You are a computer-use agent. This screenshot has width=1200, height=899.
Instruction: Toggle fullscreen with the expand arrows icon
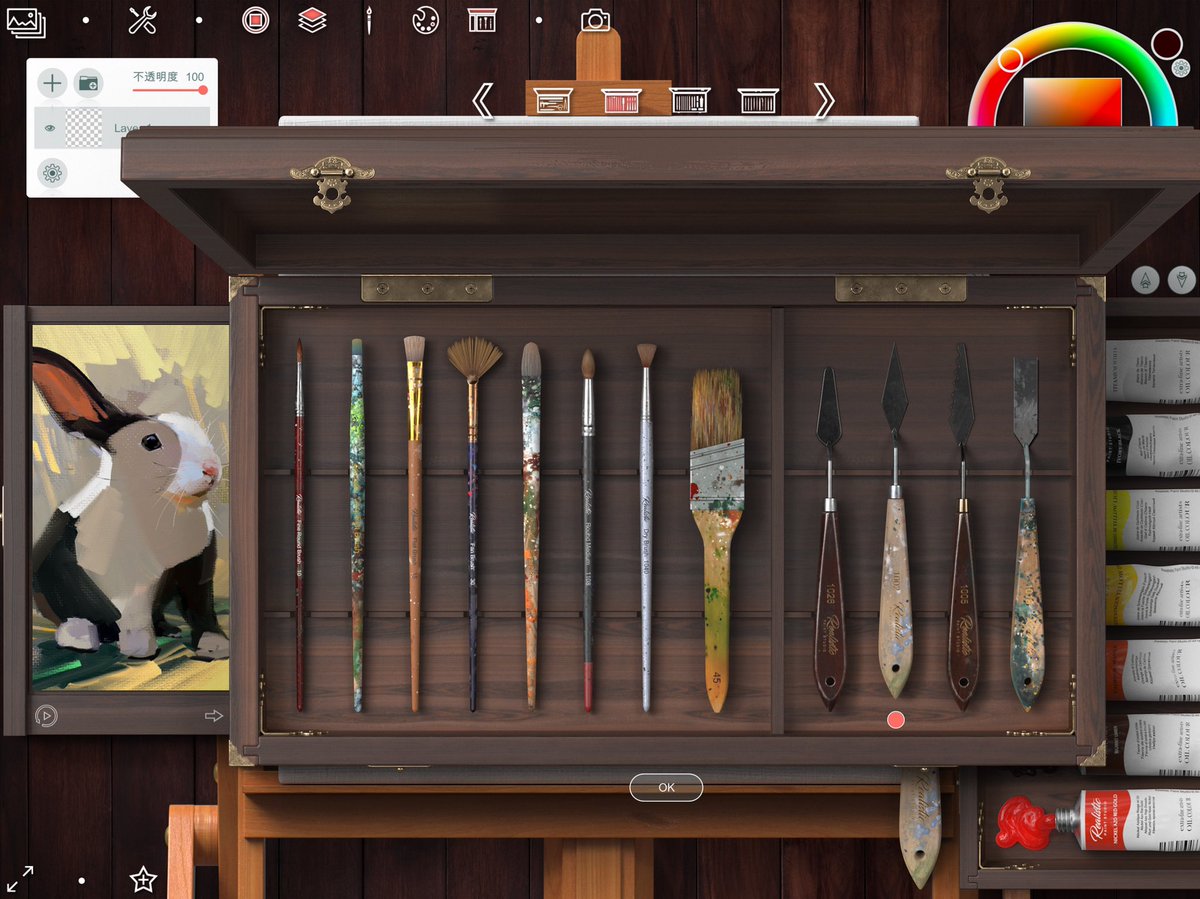click(20, 879)
